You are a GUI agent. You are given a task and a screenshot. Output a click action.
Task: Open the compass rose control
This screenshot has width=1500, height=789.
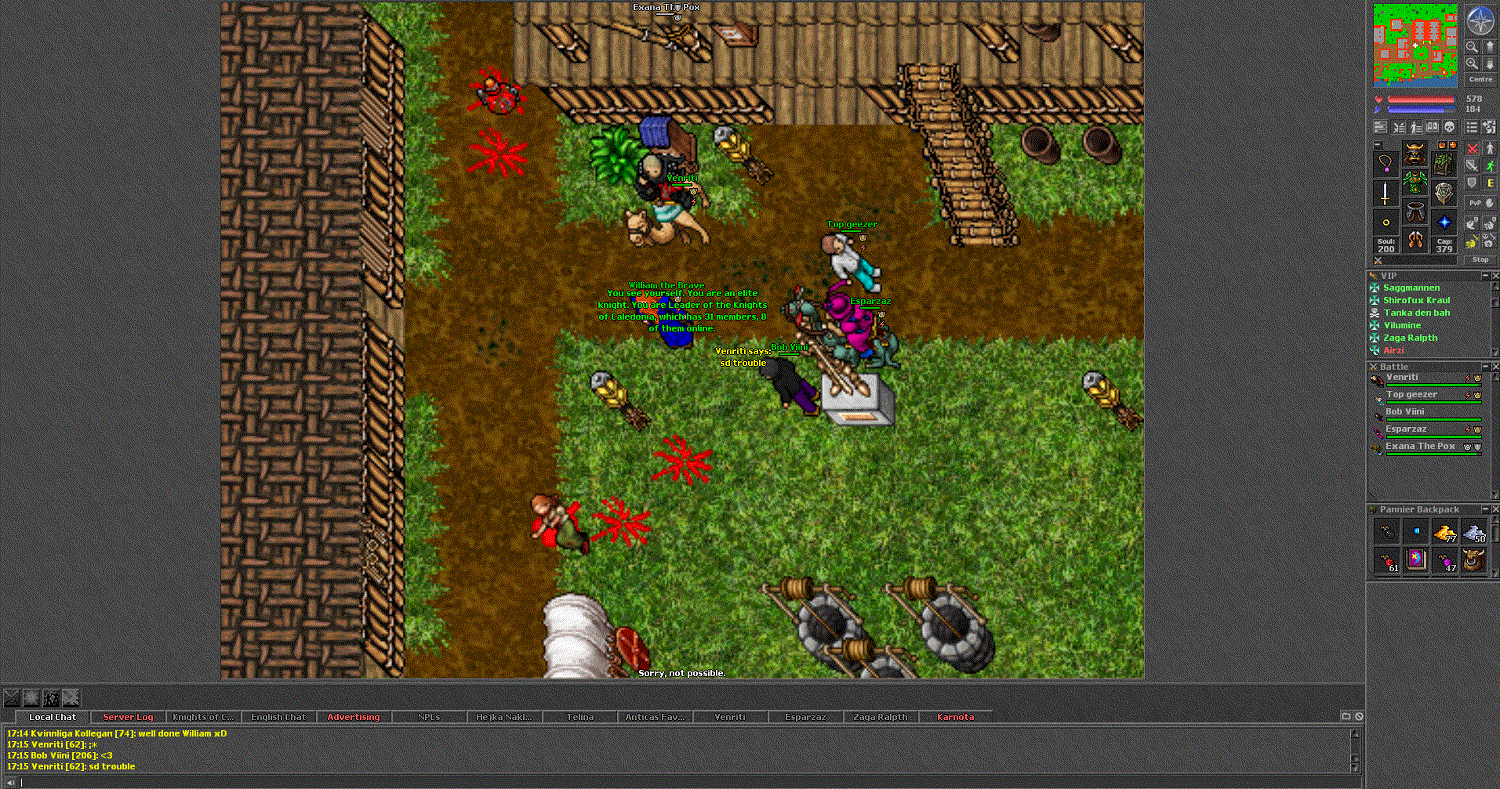pos(1480,19)
